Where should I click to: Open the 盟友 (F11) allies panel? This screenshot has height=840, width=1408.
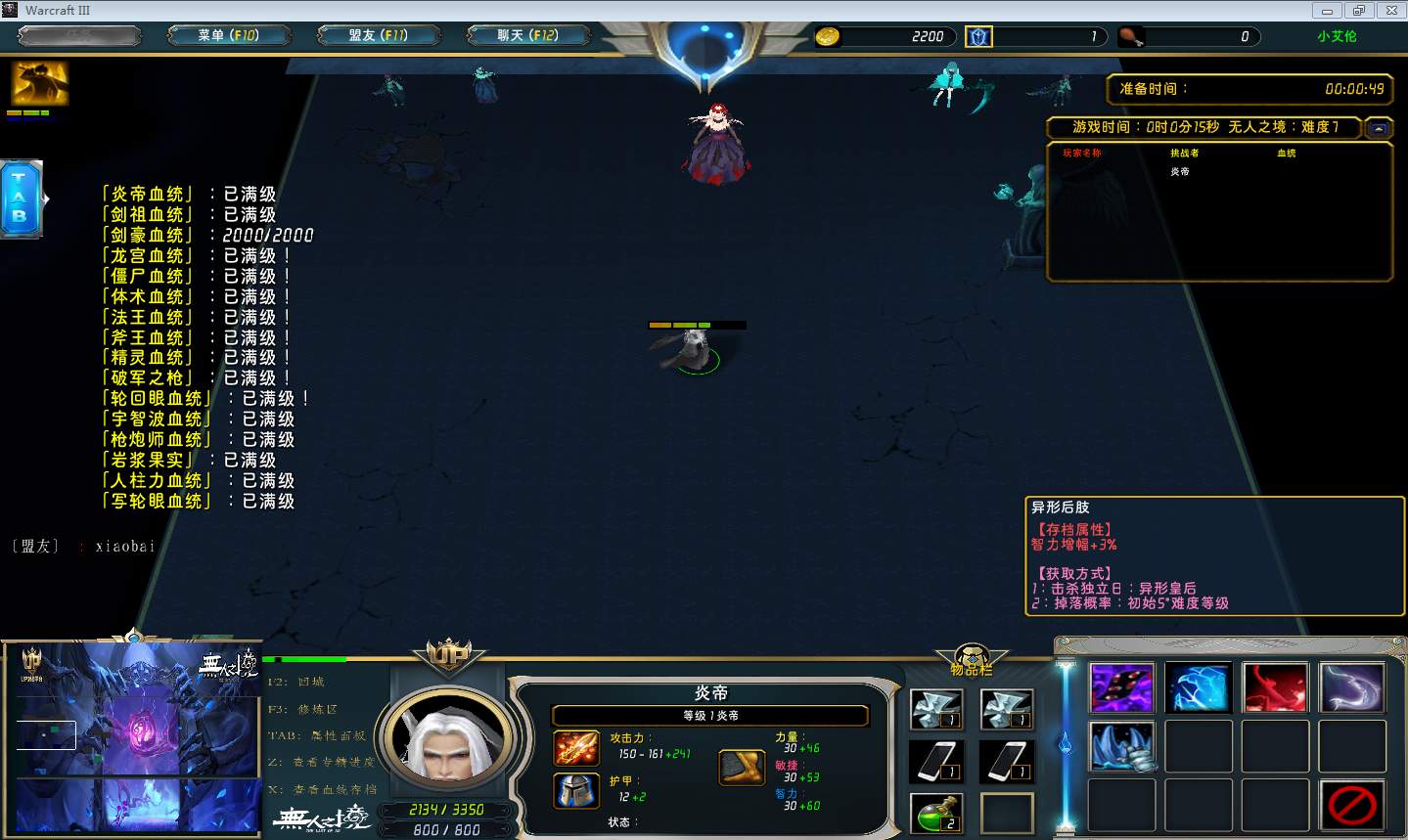(378, 36)
